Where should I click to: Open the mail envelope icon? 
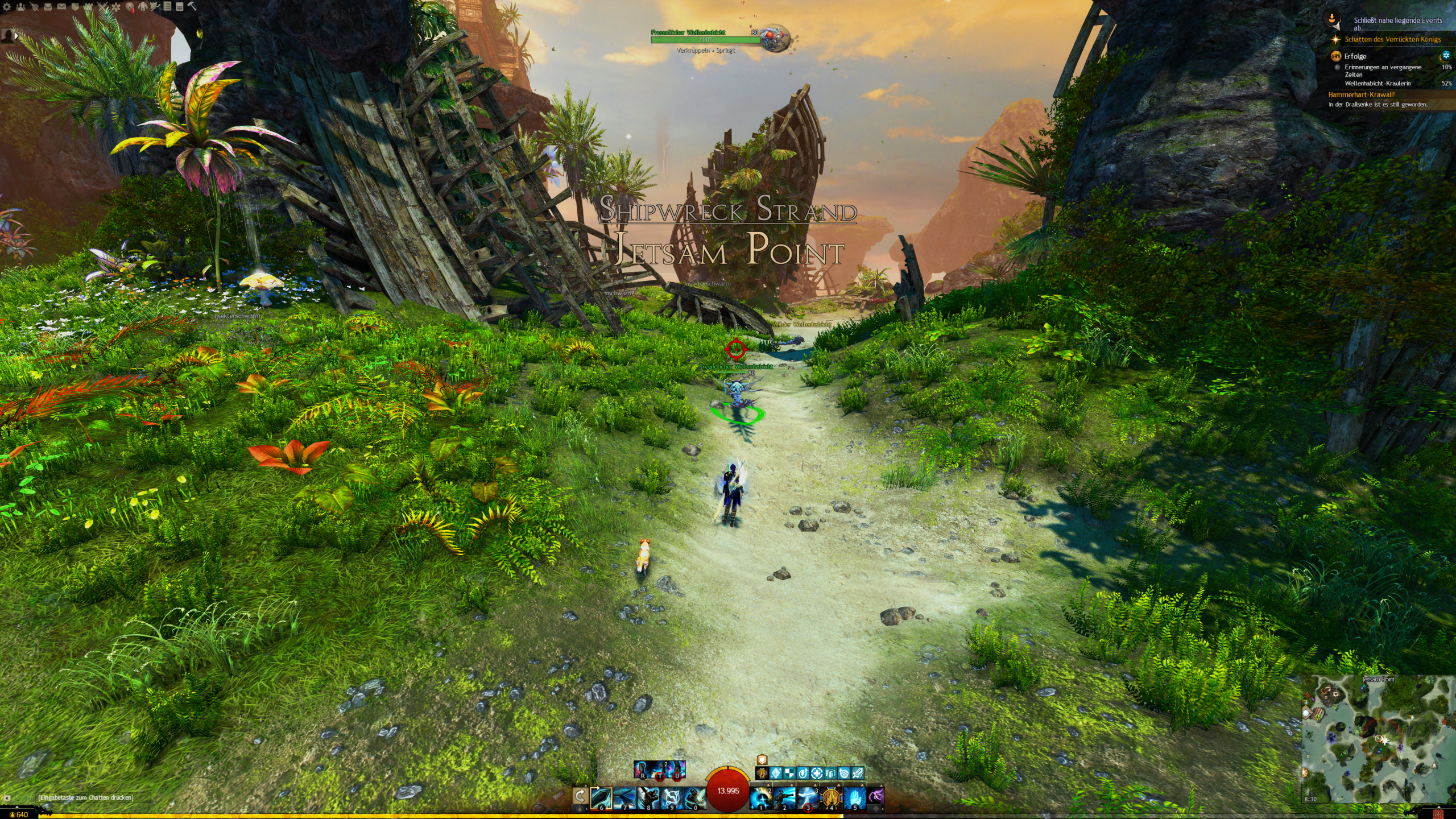(61, 7)
